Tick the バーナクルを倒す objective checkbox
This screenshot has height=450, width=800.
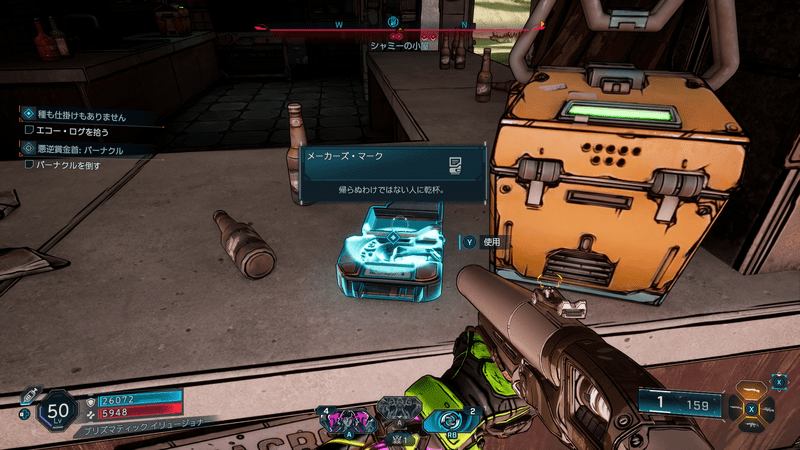coord(29,164)
